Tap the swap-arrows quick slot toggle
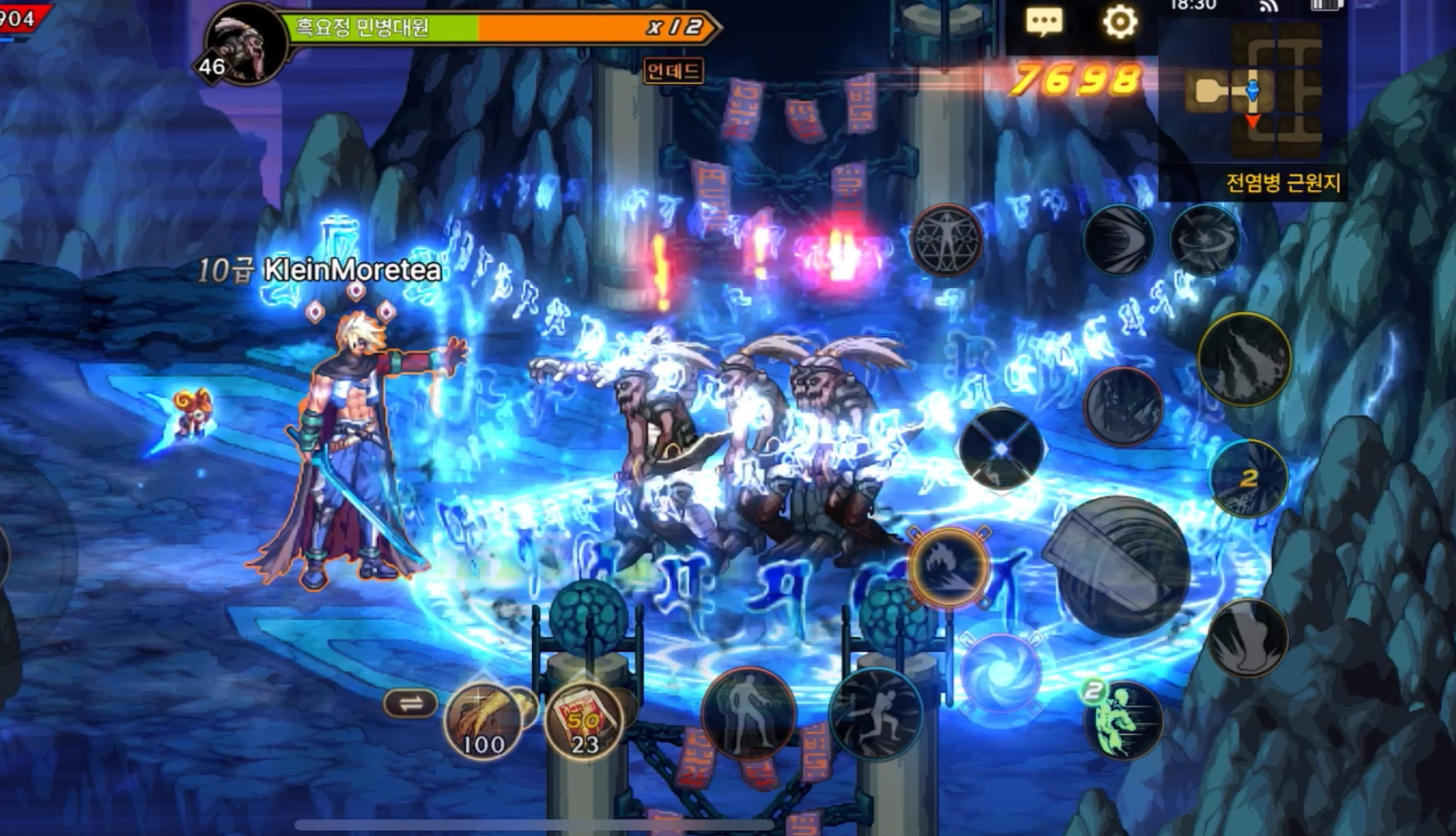 [x=410, y=703]
